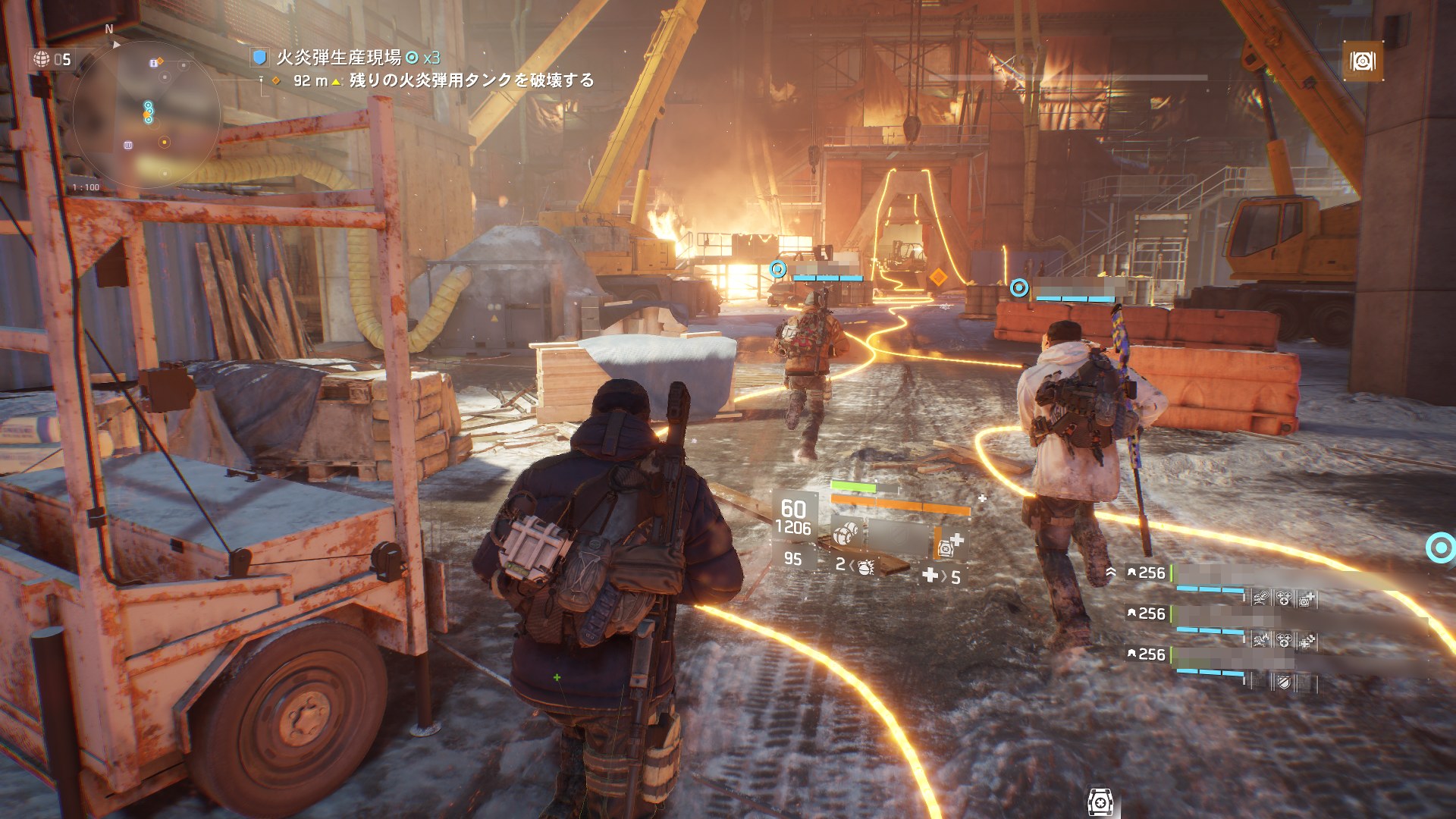The height and width of the screenshot is (819, 1456).
Task: Click the orange diamond objective marker
Action: click(938, 278)
